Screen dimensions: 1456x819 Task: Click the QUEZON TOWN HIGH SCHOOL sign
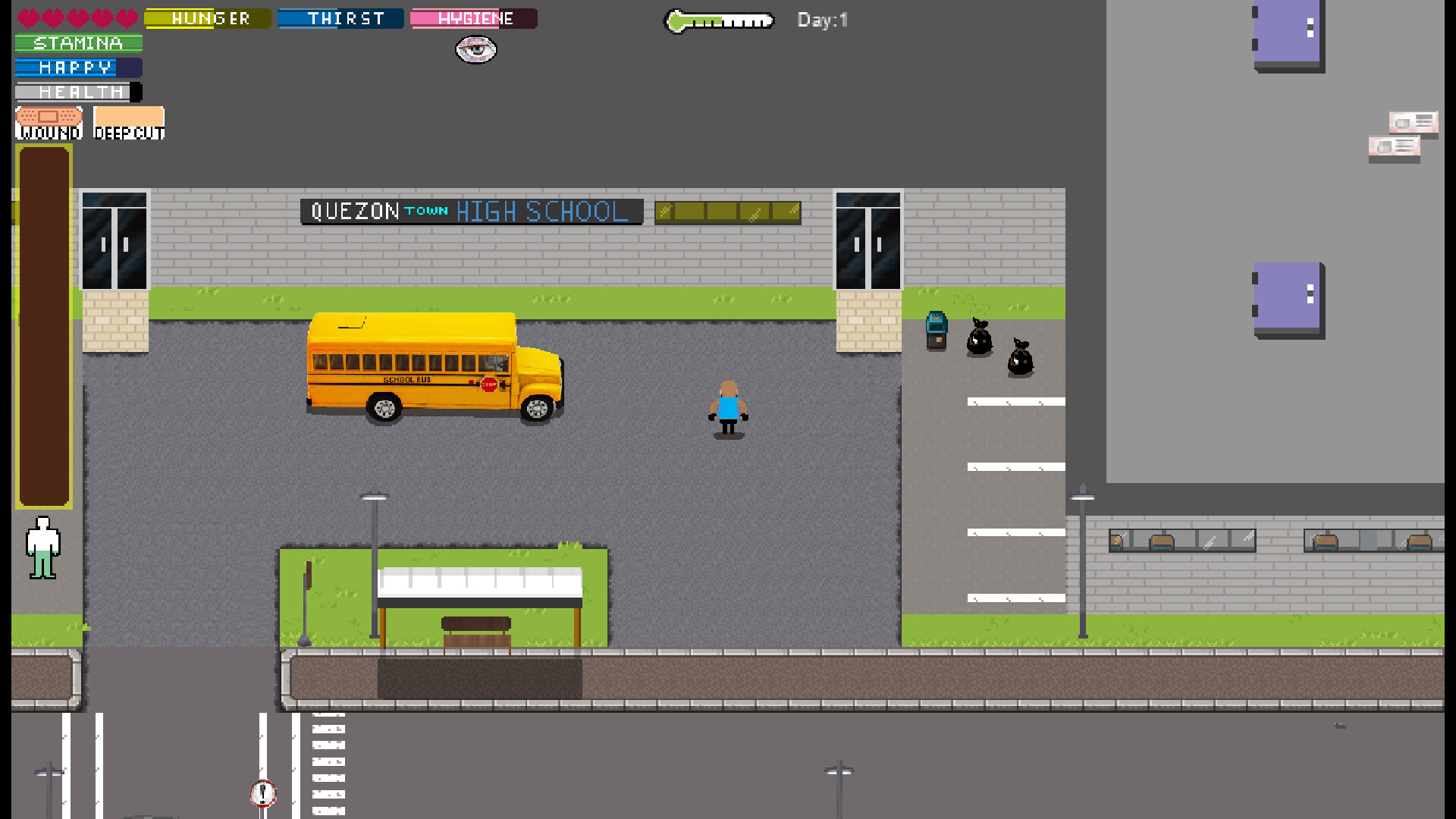pyautogui.click(x=472, y=212)
